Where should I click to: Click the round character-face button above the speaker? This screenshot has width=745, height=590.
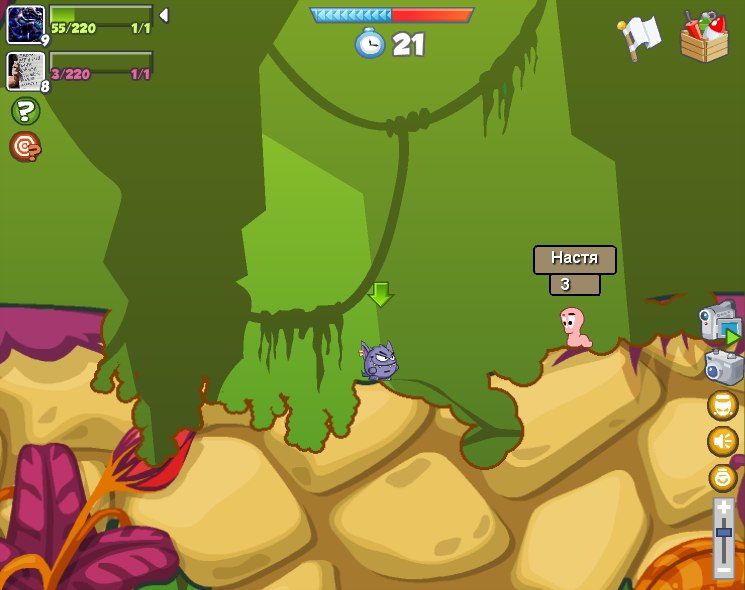point(722,405)
